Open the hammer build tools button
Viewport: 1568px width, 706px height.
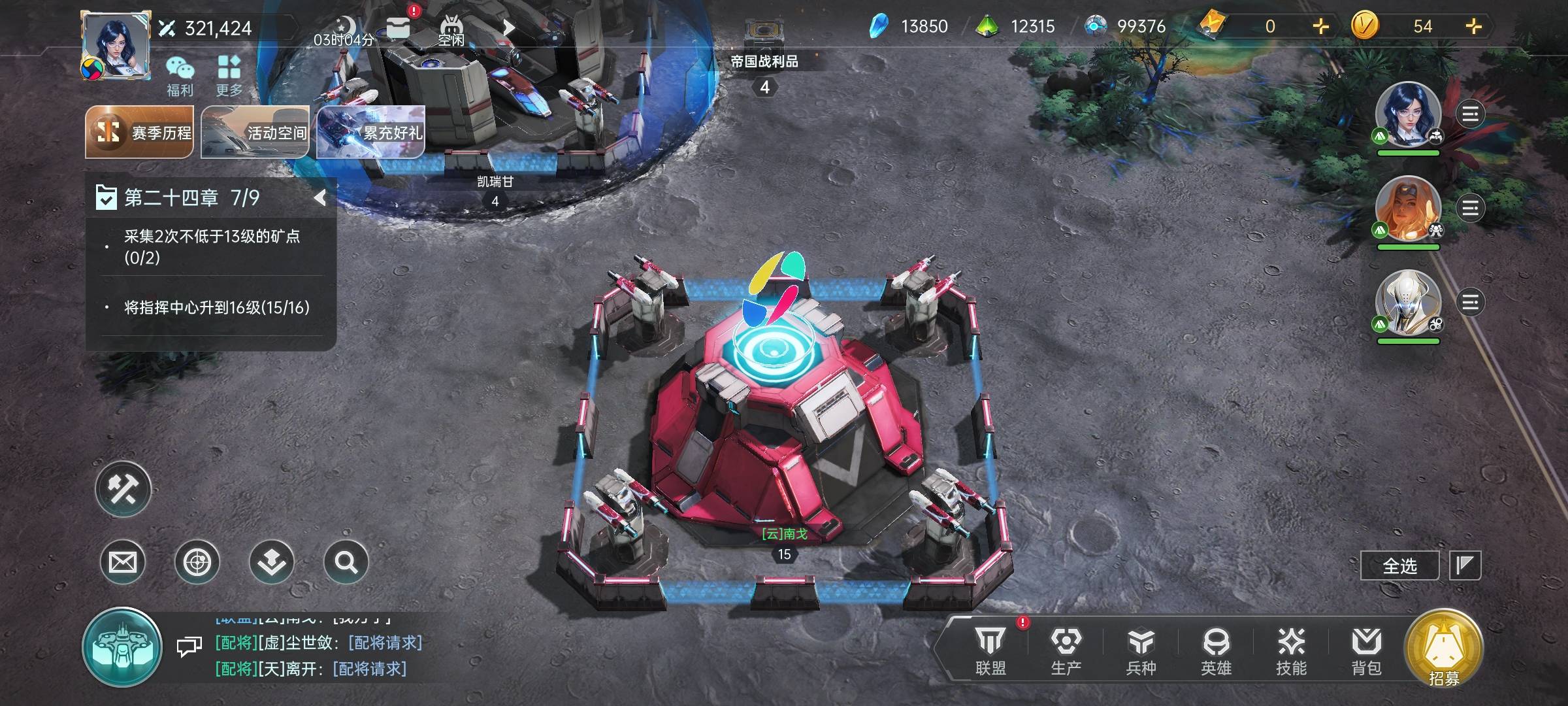123,489
